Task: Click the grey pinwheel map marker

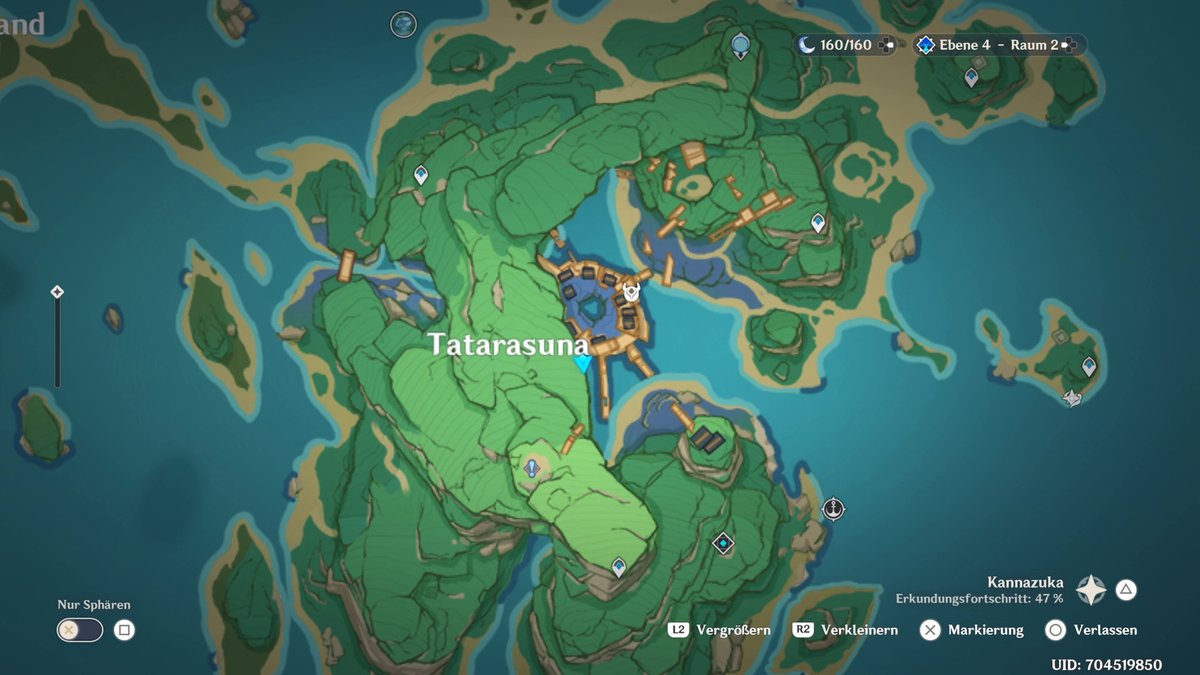Action: [1072, 398]
